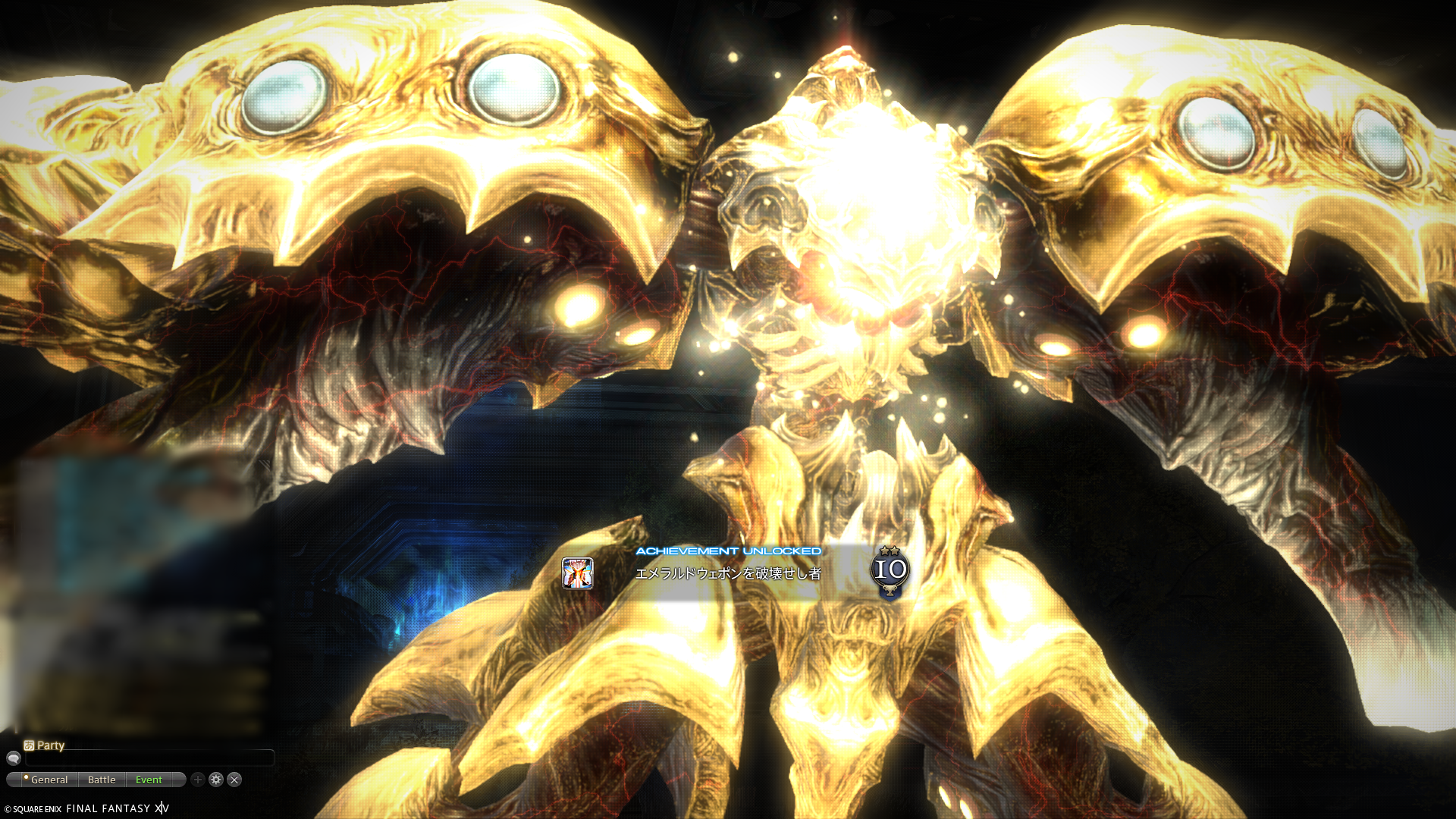
Task: Click the 10-point achievement trophy badge
Action: point(890,571)
